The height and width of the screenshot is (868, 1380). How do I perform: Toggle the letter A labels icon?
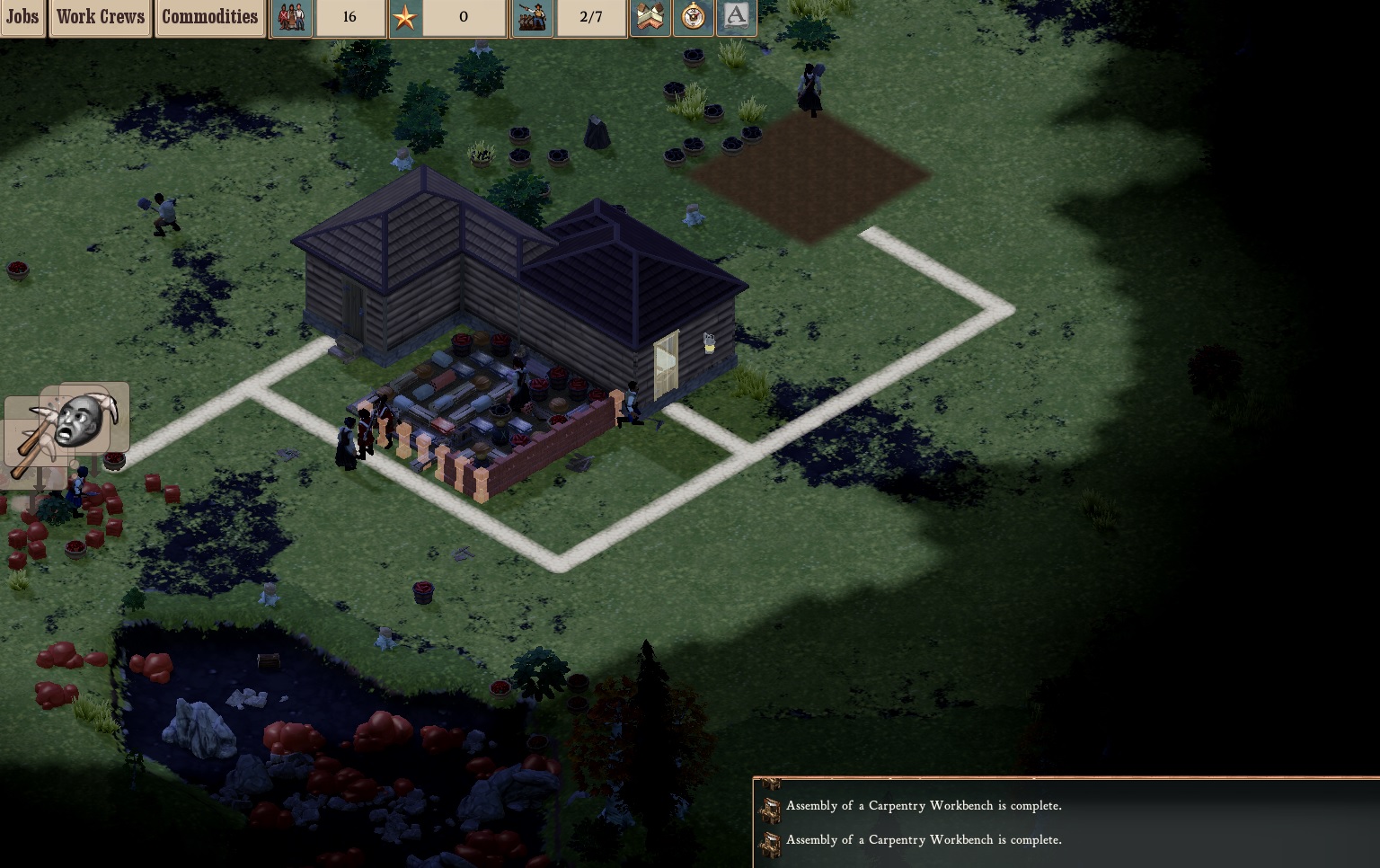(x=736, y=17)
